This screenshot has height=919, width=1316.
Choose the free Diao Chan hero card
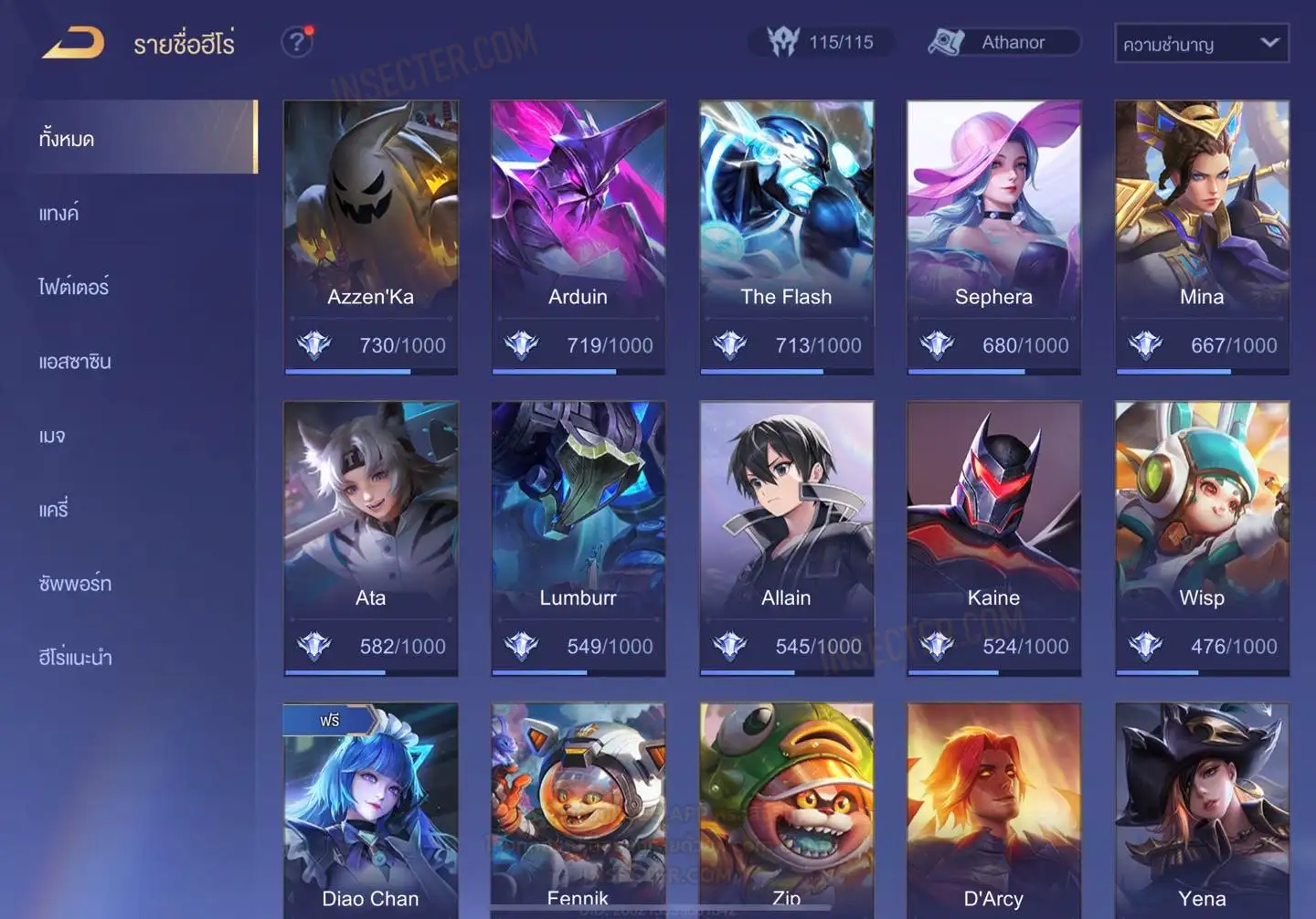(370, 811)
